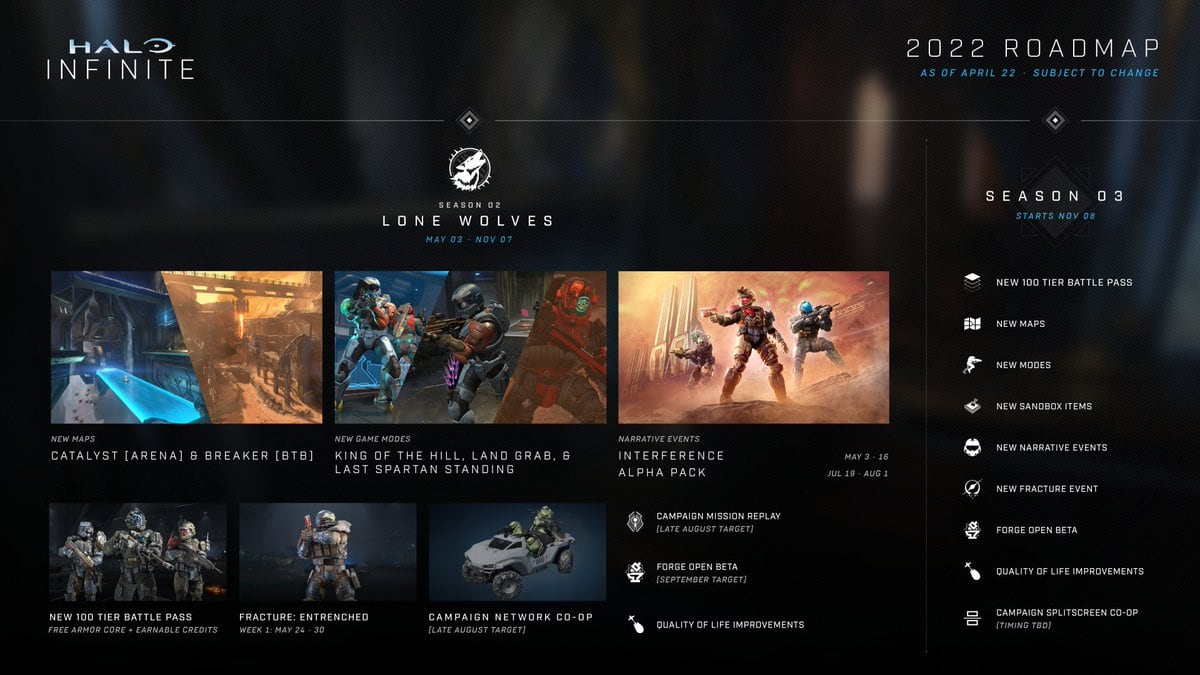Open the Interference narrative events artwork
Image resolution: width=1200 pixels, height=675 pixels.
pyautogui.click(x=753, y=347)
